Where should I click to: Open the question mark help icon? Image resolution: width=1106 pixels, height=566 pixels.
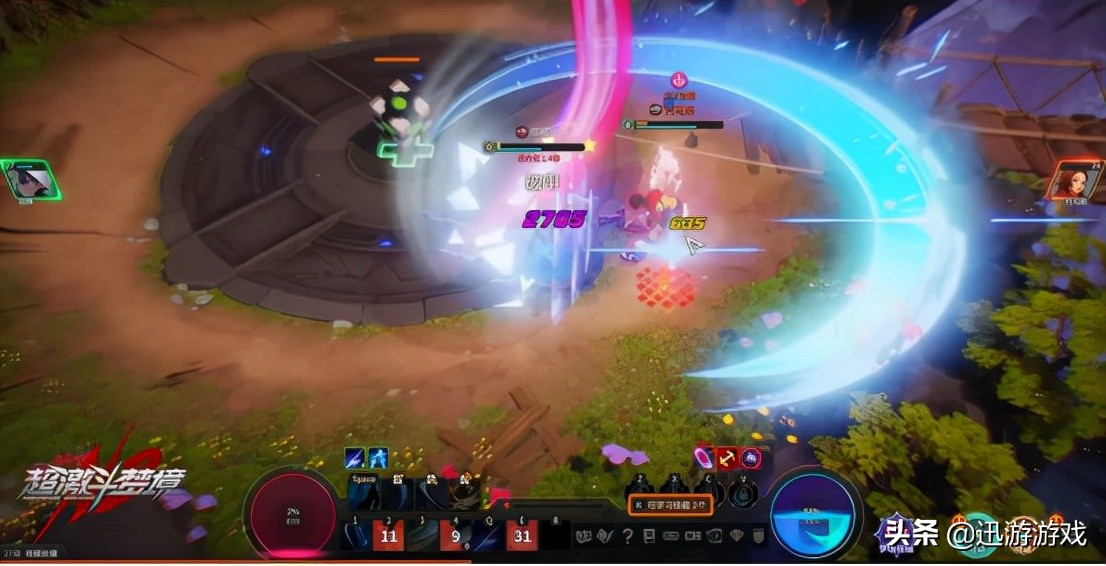(628, 536)
